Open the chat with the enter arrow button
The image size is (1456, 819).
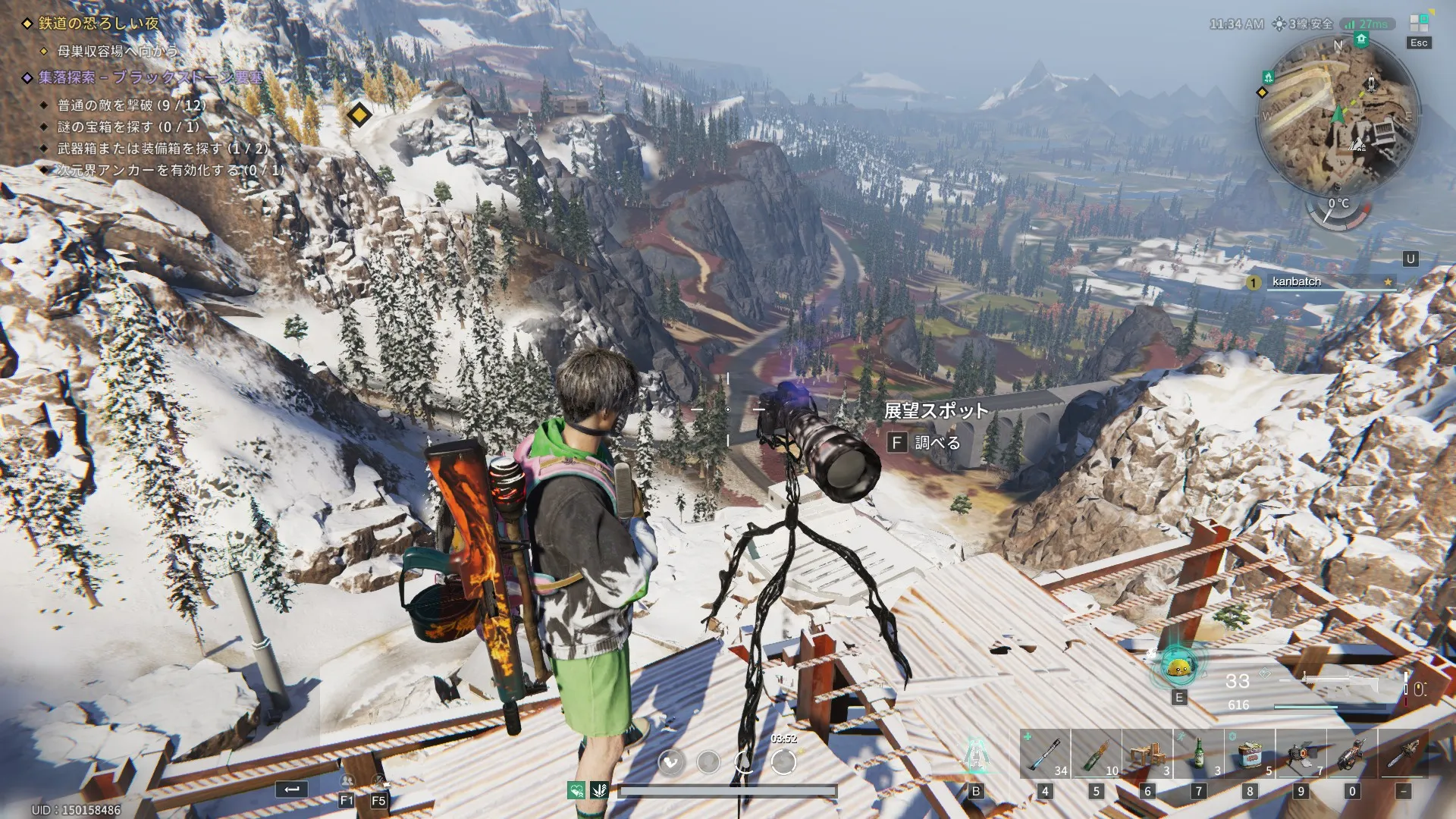pyautogui.click(x=292, y=789)
